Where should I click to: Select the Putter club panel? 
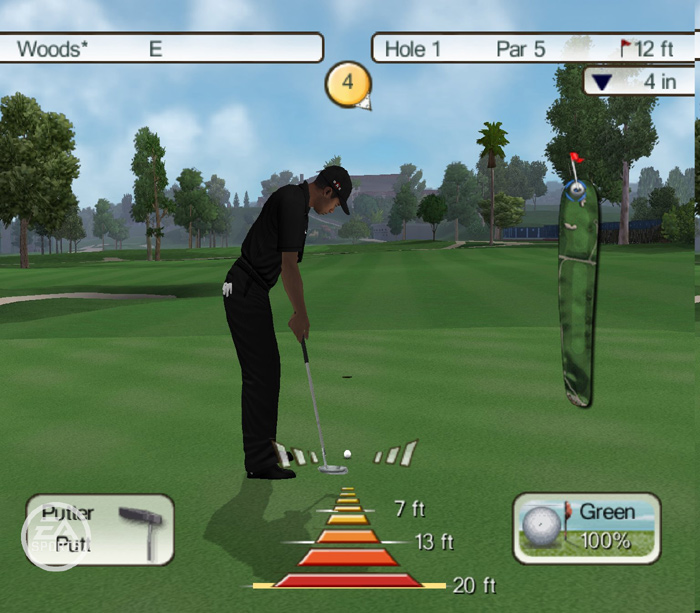tap(100, 529)
